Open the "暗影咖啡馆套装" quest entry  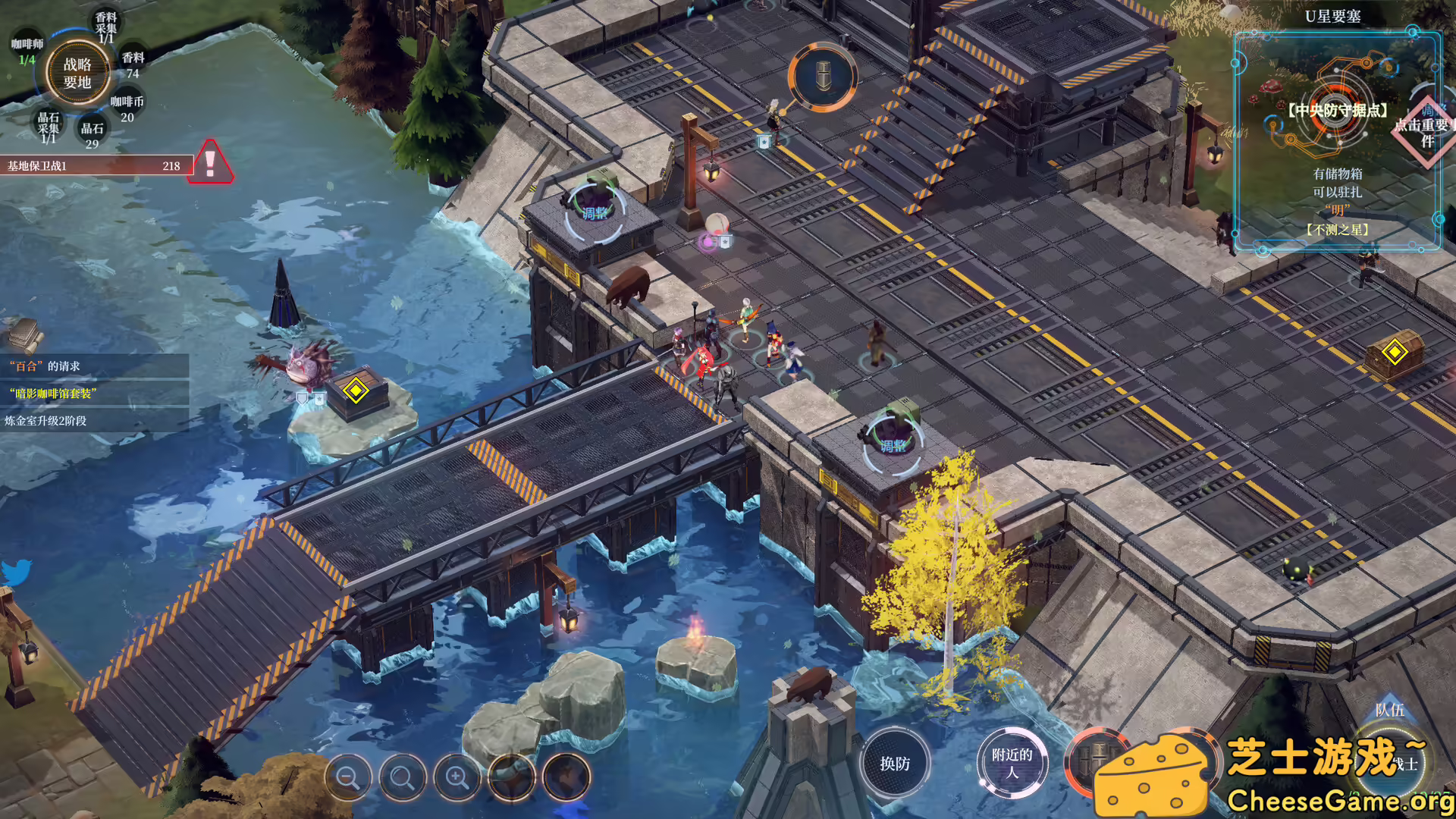94,394
